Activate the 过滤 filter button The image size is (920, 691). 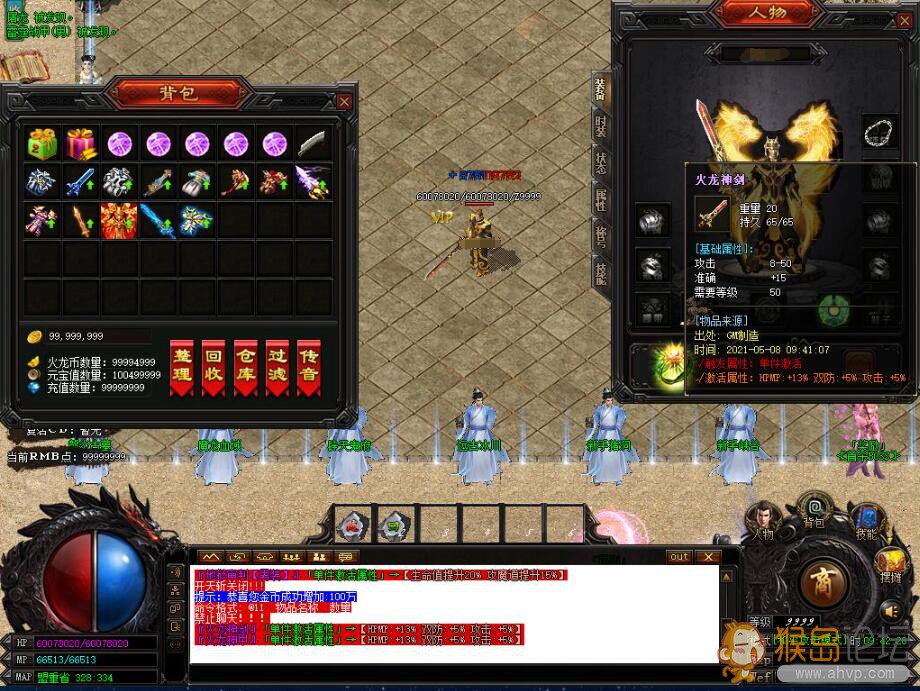(277, 366)
